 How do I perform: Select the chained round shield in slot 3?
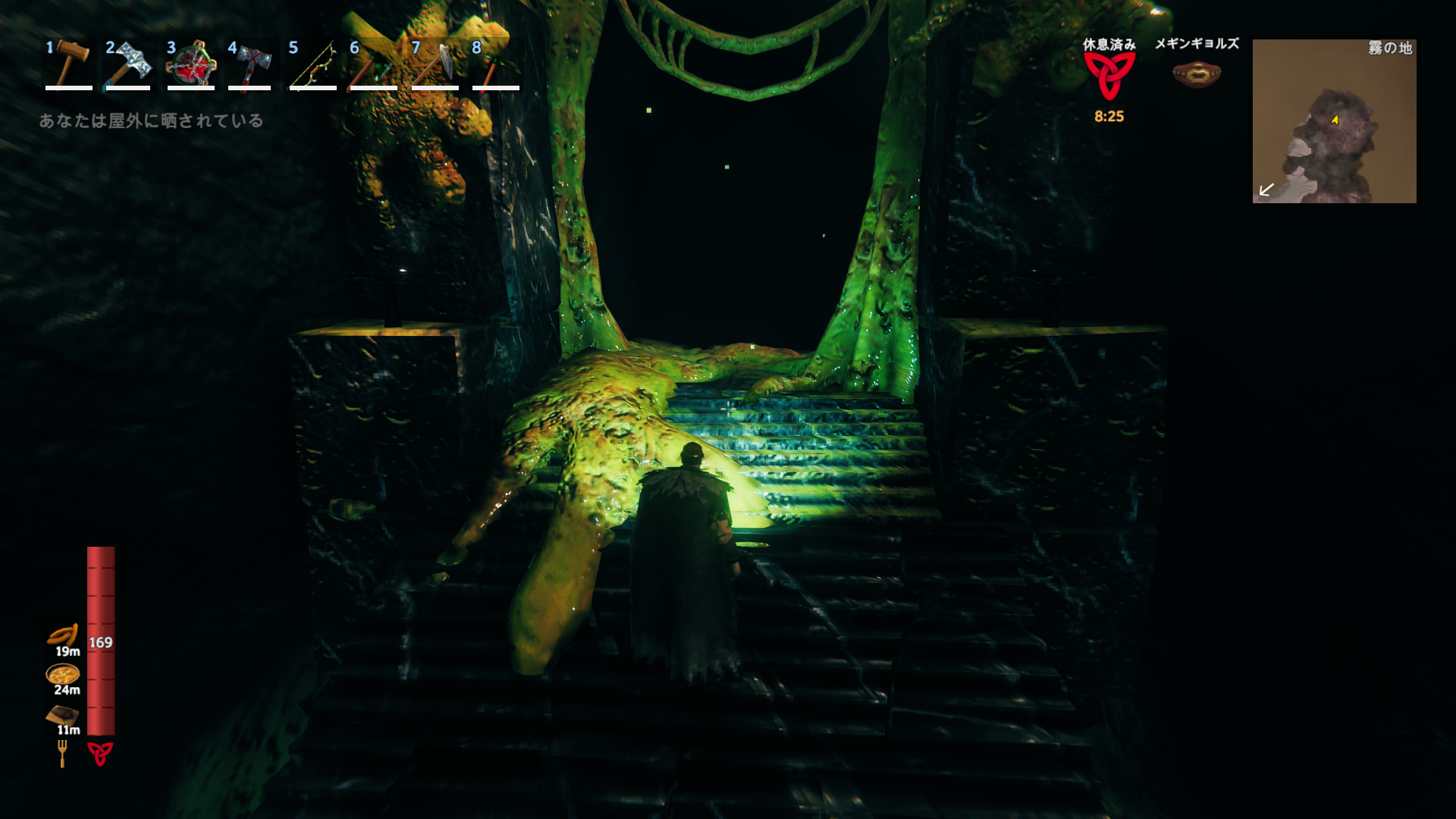tap(190, 64)
